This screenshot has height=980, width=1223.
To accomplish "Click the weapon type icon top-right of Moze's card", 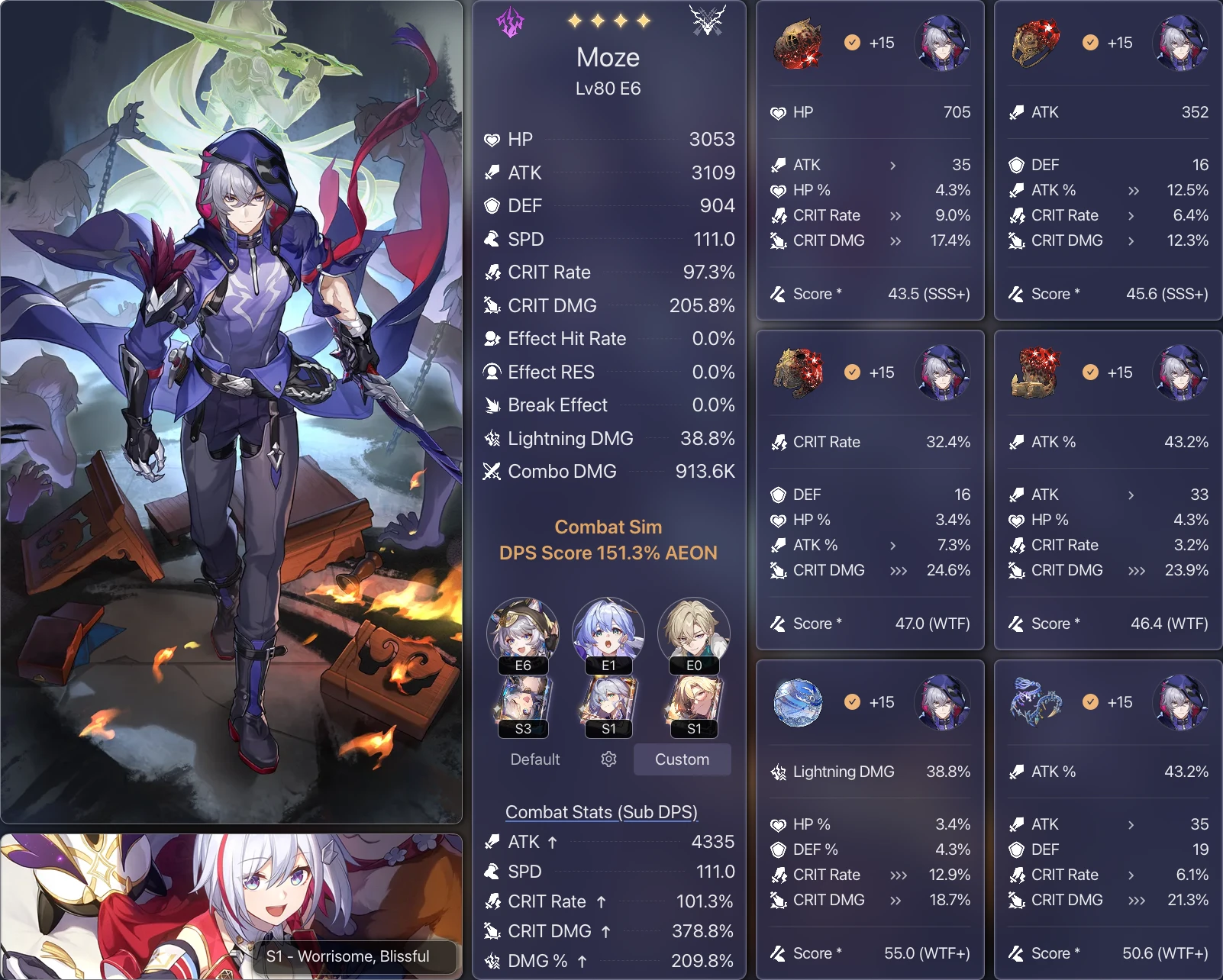I will pos(707,21).
